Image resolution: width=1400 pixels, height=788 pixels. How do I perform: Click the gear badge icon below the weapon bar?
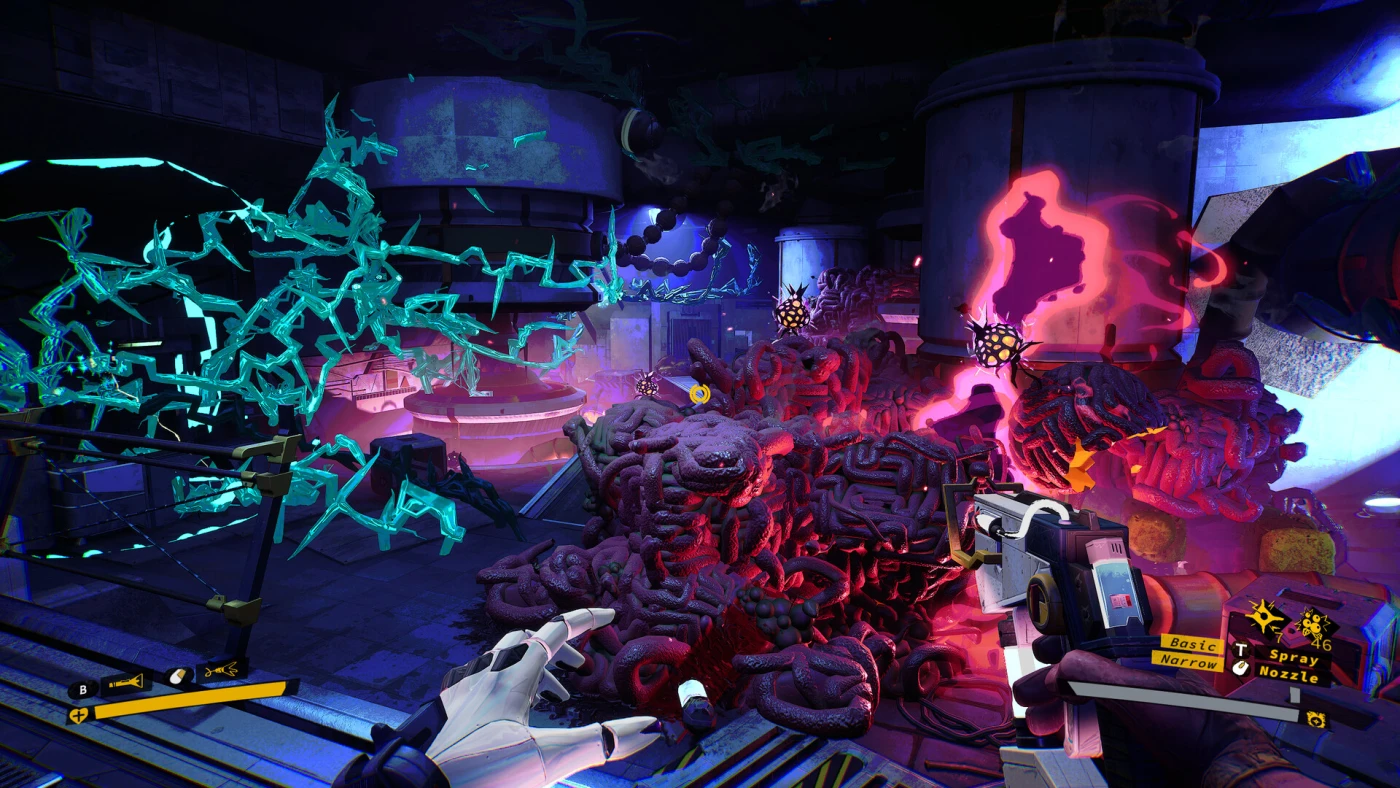[x=1316, y=719]
